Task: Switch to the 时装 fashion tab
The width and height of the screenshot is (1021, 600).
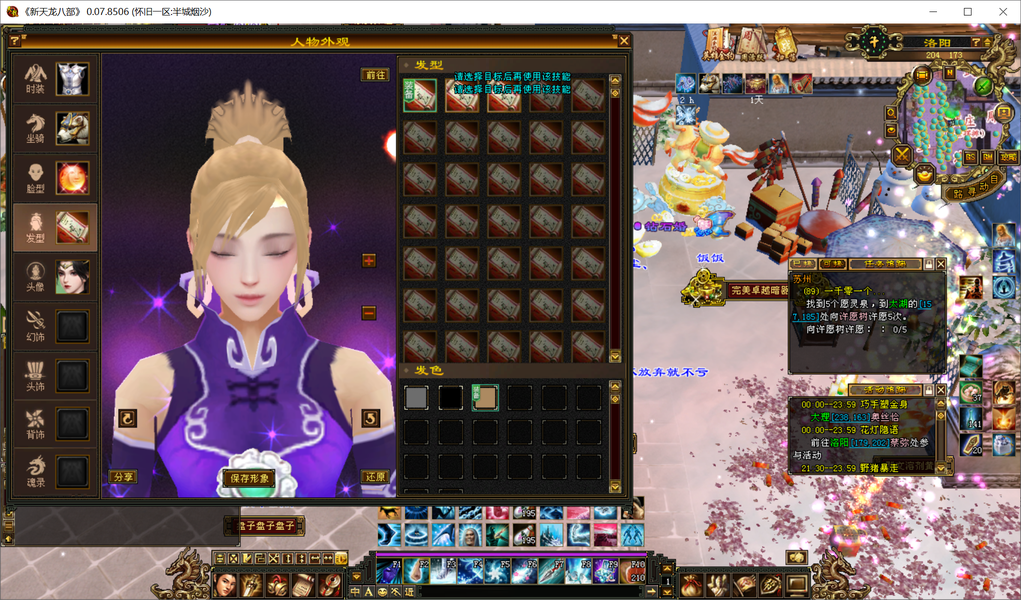Action: [x=56, y=79]
